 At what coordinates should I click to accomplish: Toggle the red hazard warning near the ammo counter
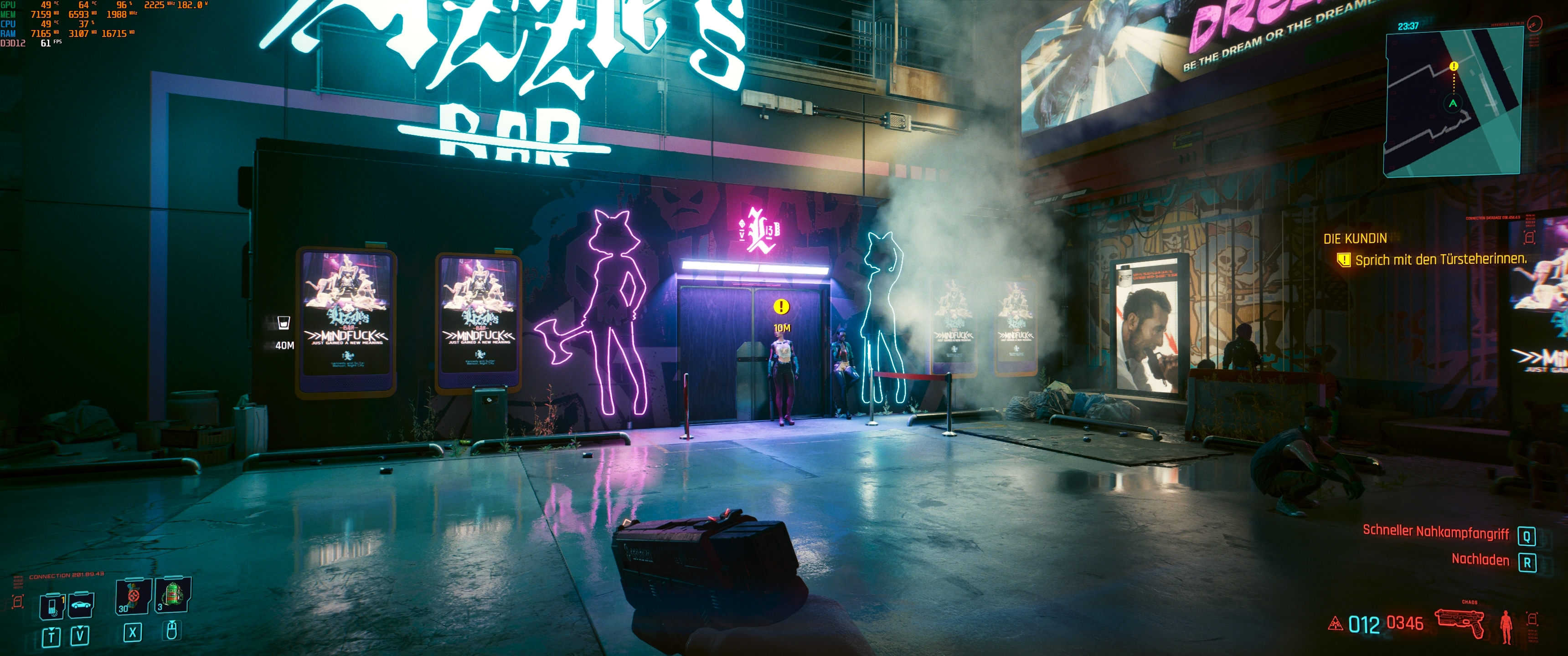1336,625
